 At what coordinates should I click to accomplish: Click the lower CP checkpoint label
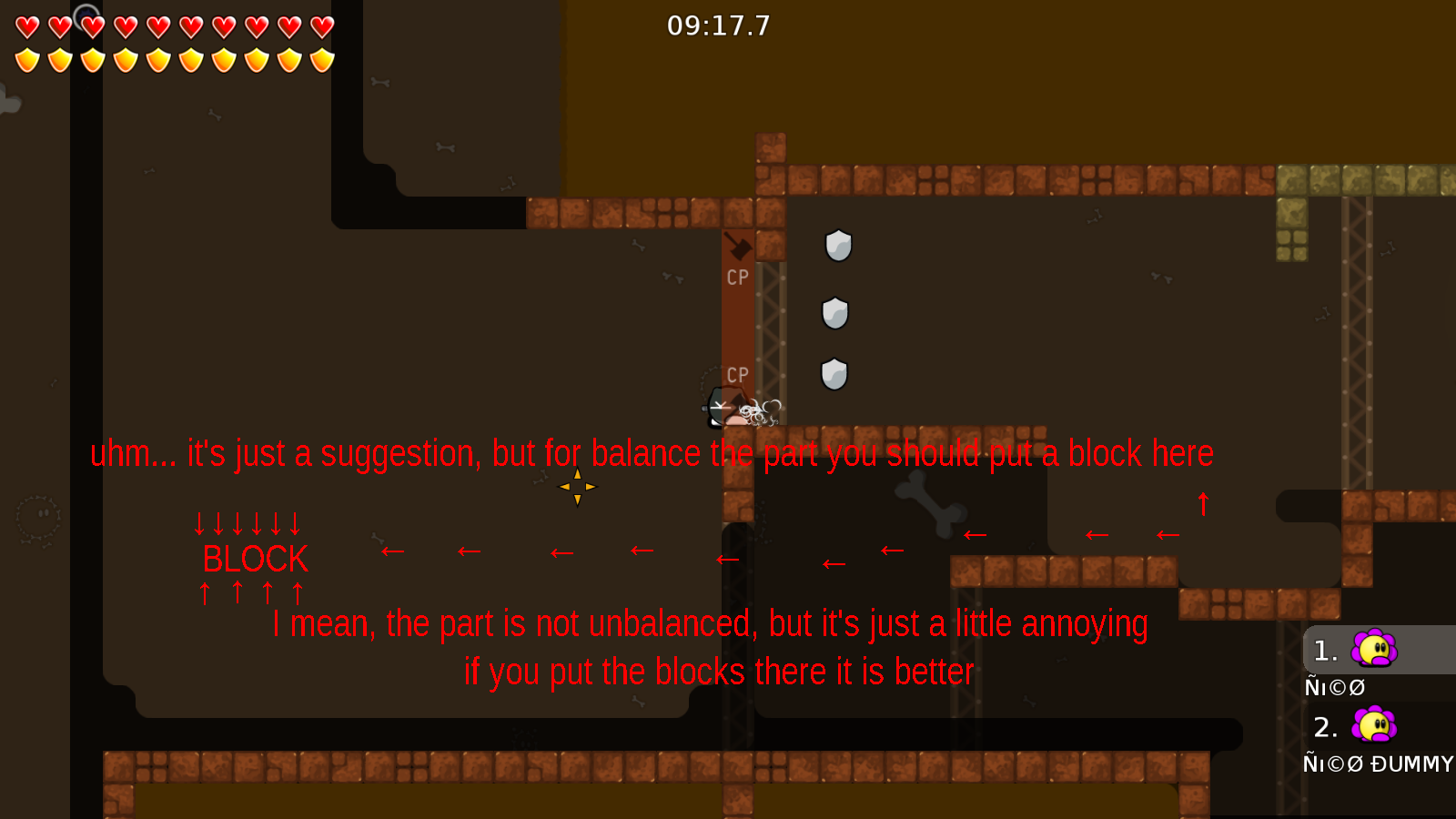pyautogui.click(x=737, y=375)
